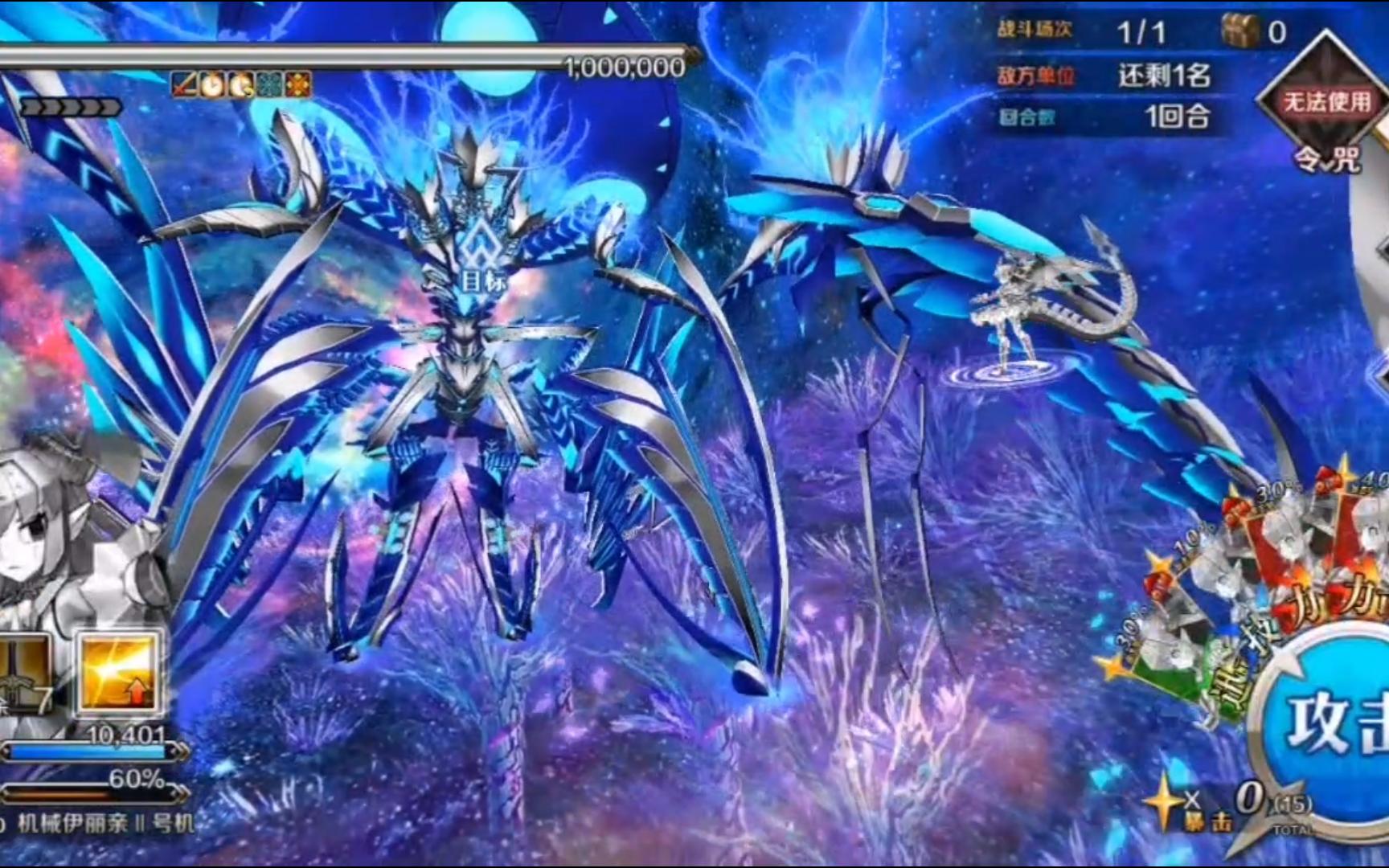Viewport: 1389px width, 868px height.
Task: Inspect the boss's attack down debuff icon
Action: pyautogui.click(x=184, y=84)
